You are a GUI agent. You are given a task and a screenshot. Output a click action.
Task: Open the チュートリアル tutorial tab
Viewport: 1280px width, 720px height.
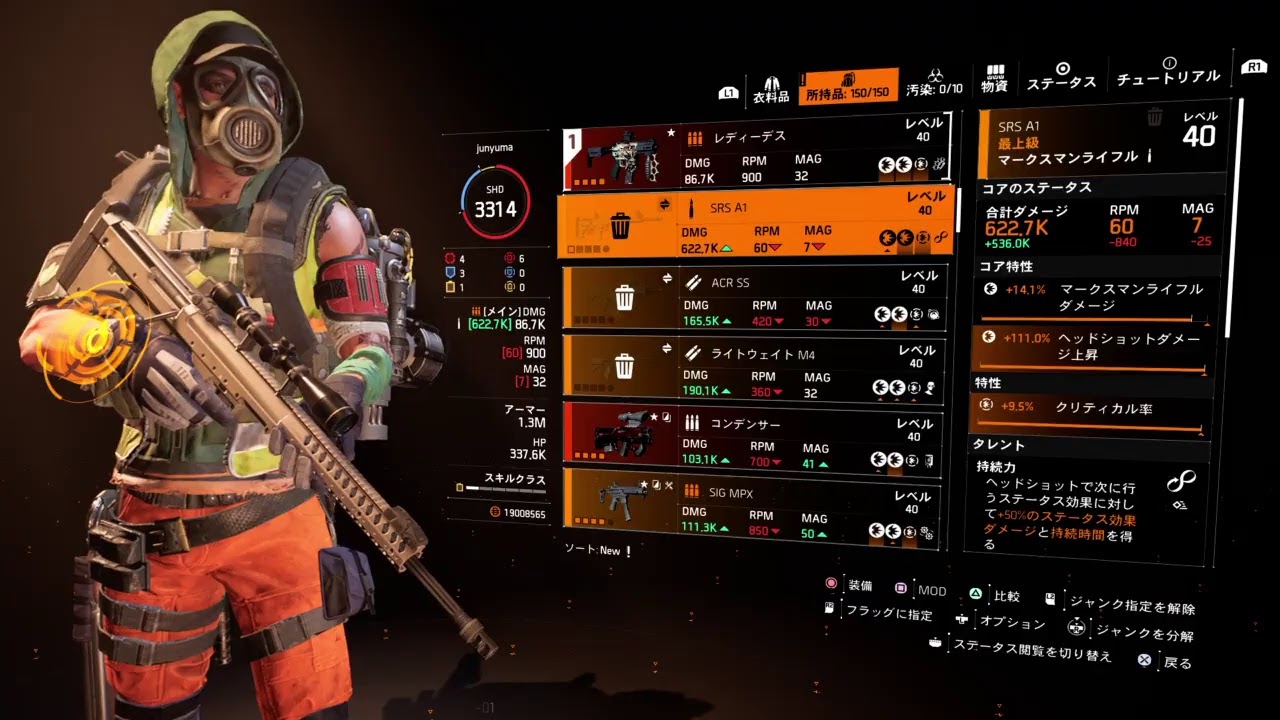(x=1168, y=71)
